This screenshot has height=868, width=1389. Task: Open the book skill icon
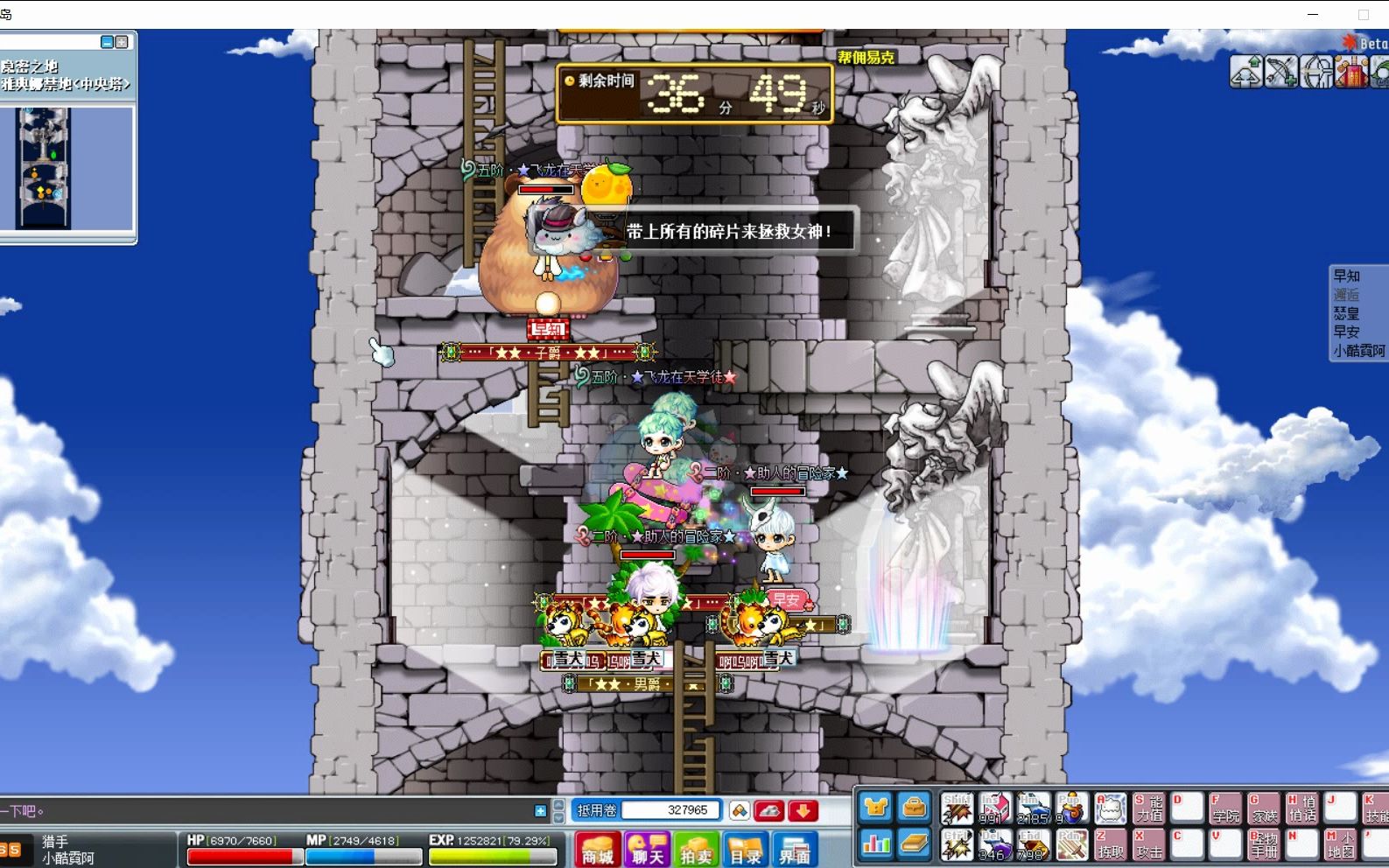point(914,844)
